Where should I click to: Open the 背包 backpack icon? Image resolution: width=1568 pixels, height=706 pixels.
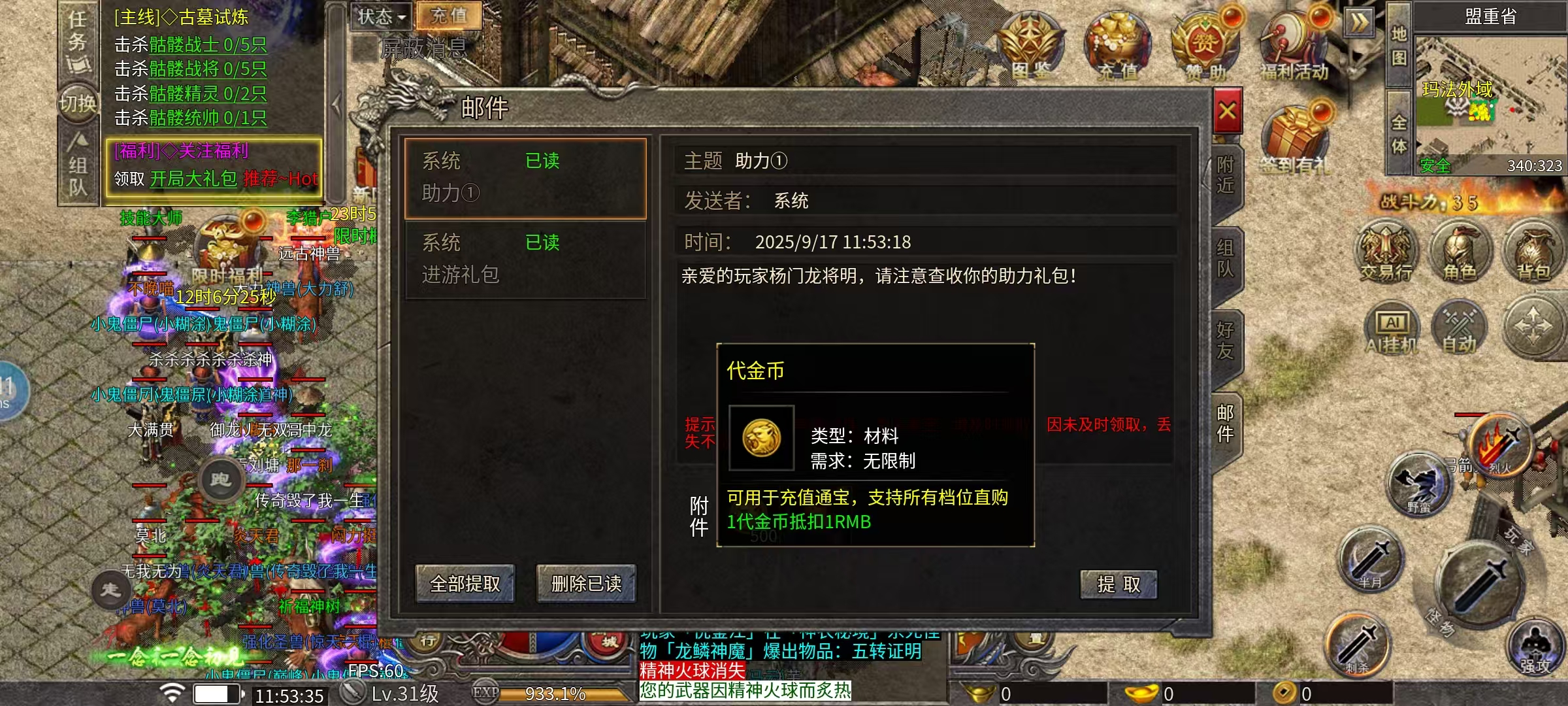(1535, 252)
